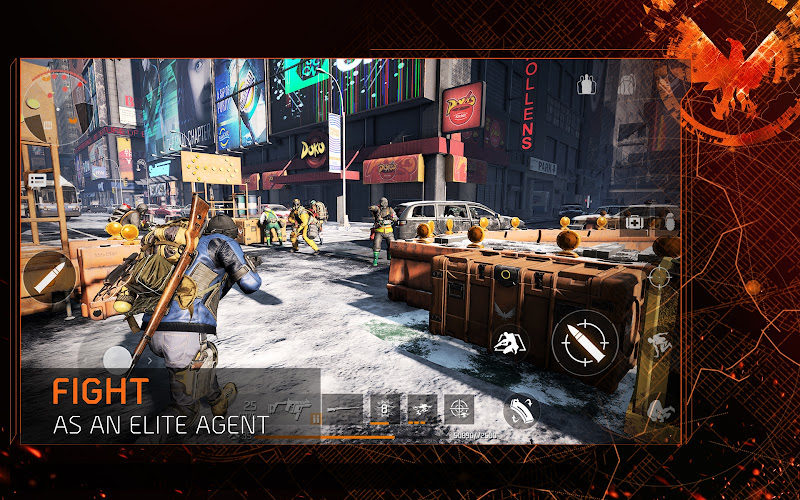Activate the crosshair target skill slot
The height and width of the screenshot is (500, 800).
(458, 409)
